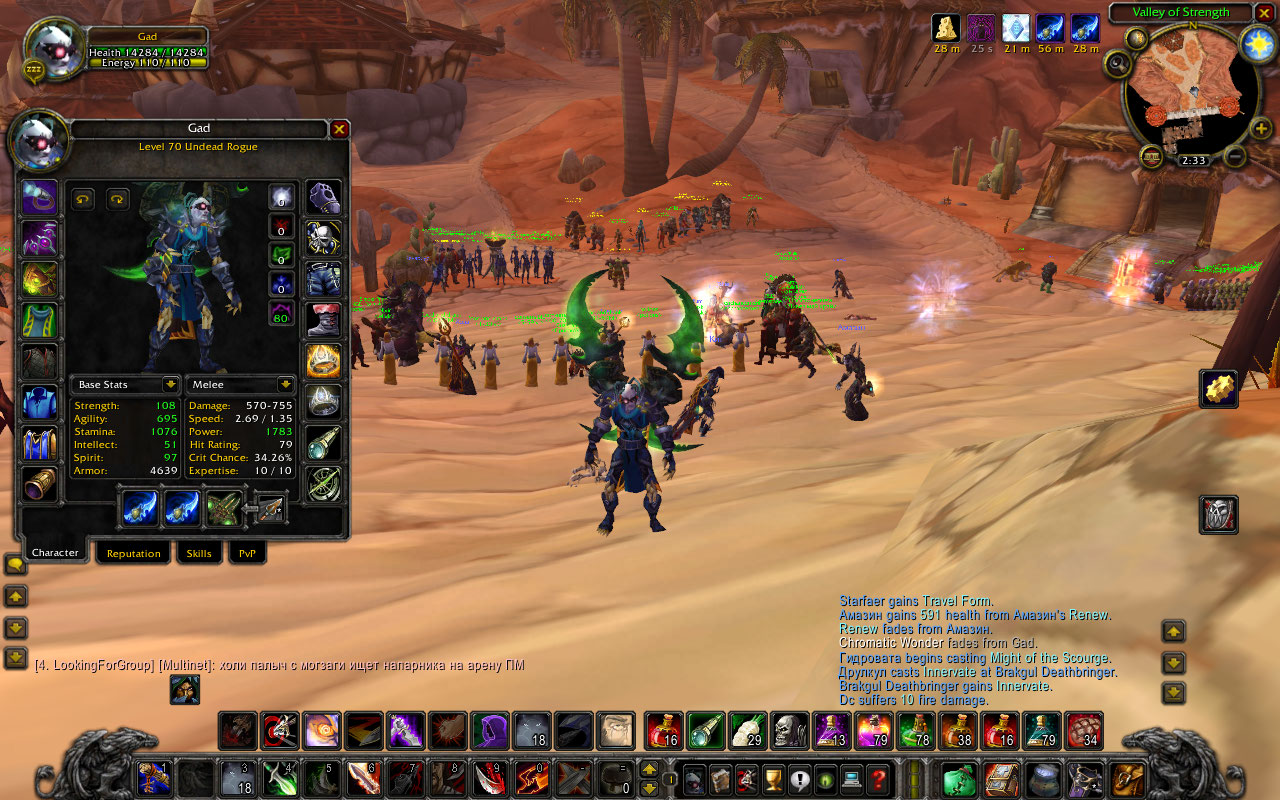Open the backpack bag slot

pos(1129,778)
